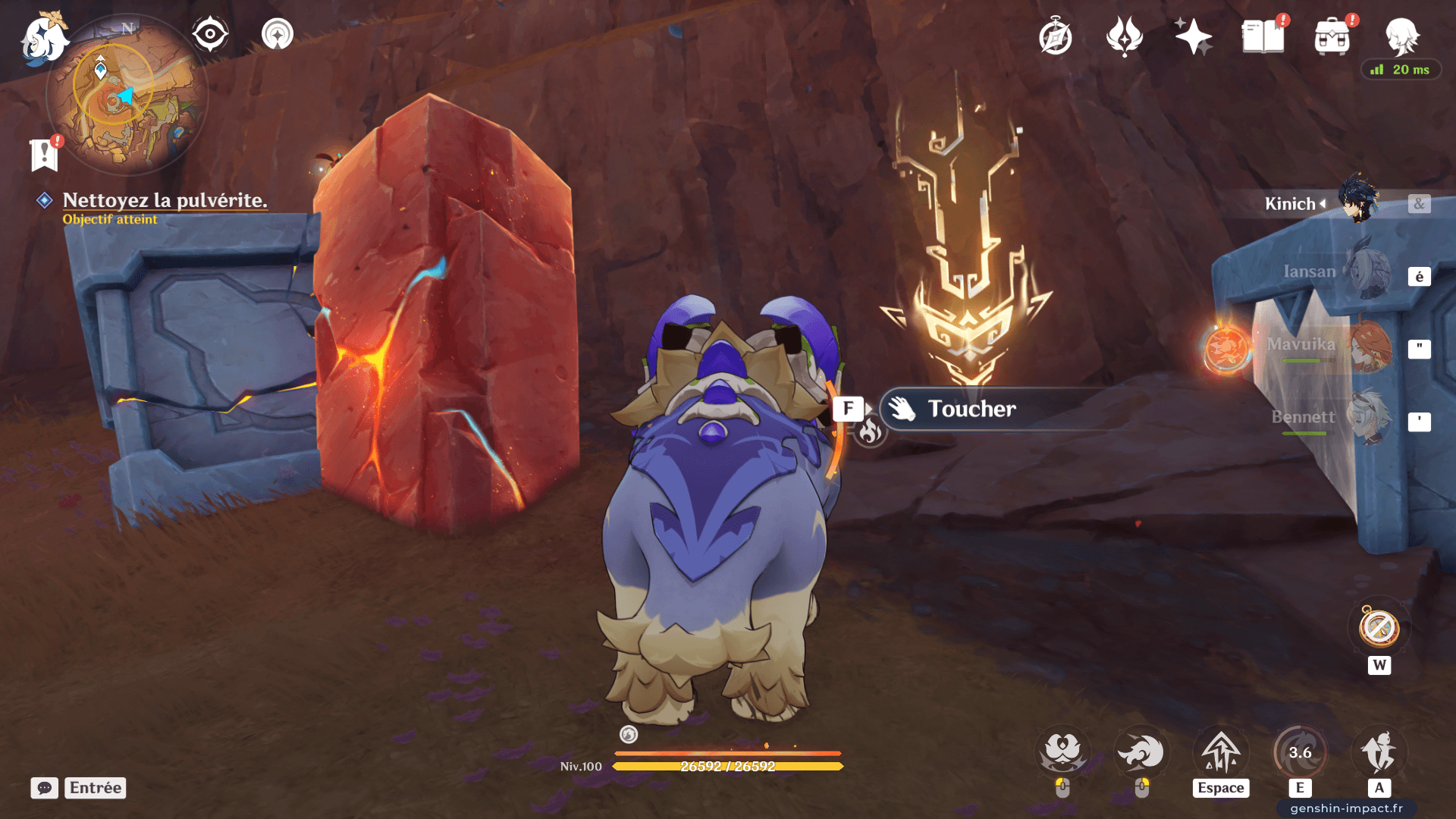Open the backpack inventory
The height and width of the screenshot is (819, 1456).
(1332, 37)
